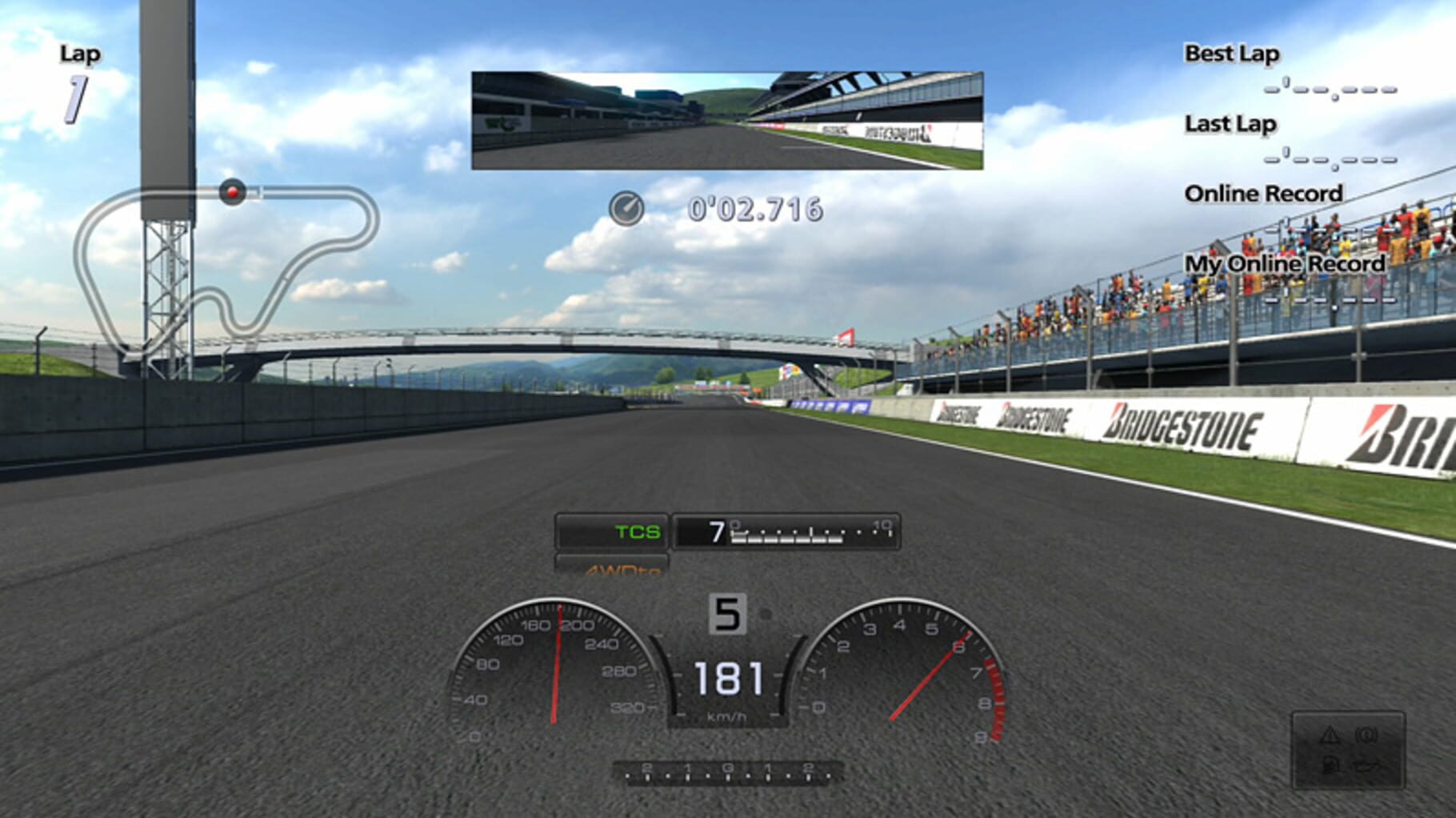Toggle the vehicle warning lights panel

point(1348,751)
